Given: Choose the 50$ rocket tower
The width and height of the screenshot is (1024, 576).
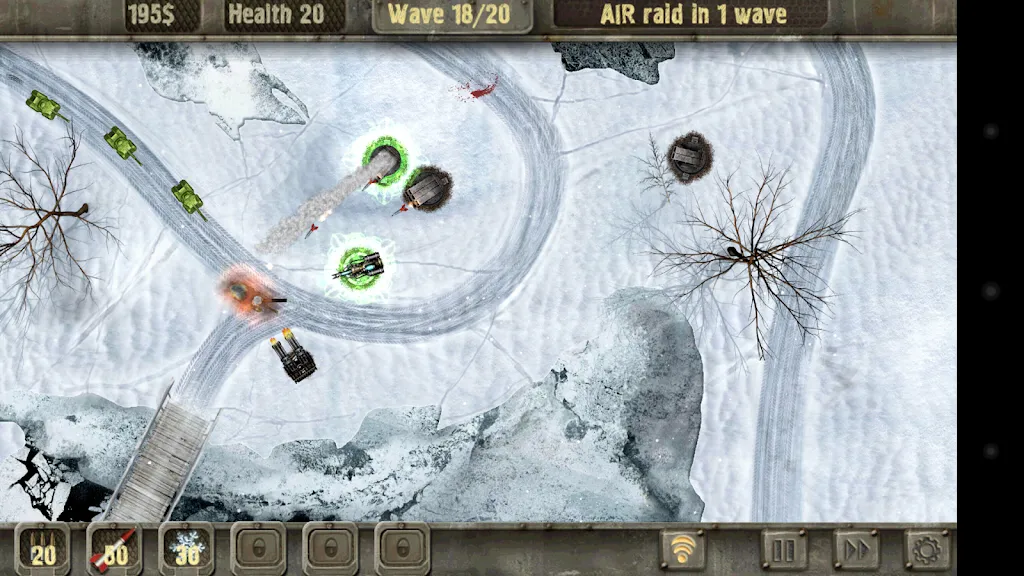Looking at the screenshot, I should coord(115,549).
